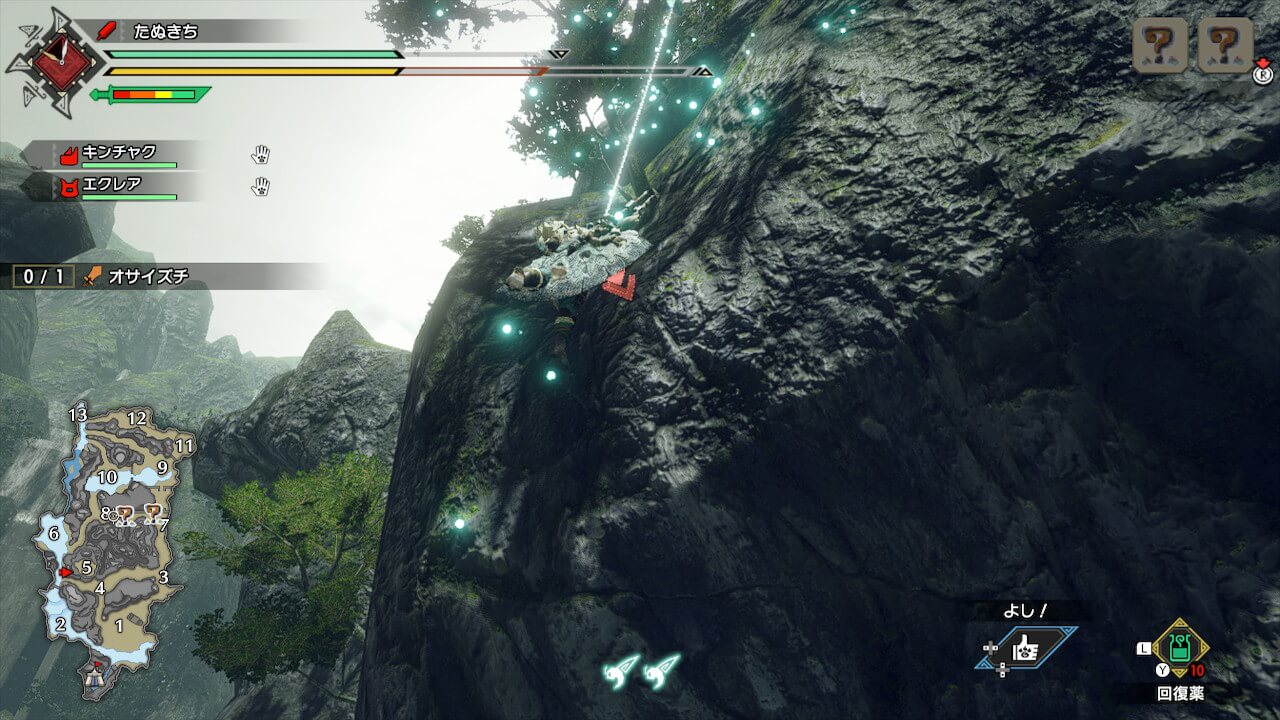
Task: Select buddy エクレア in party list
Action: (x=110, y=186)
